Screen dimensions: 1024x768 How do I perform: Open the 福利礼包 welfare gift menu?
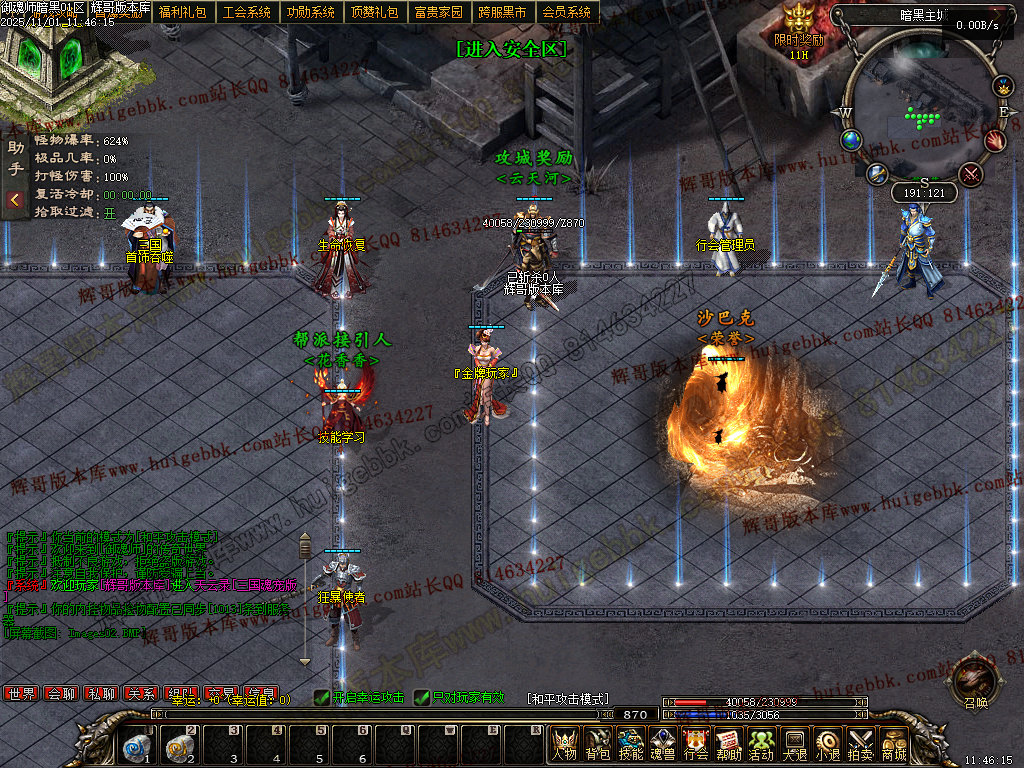click(x=182, y=12)
